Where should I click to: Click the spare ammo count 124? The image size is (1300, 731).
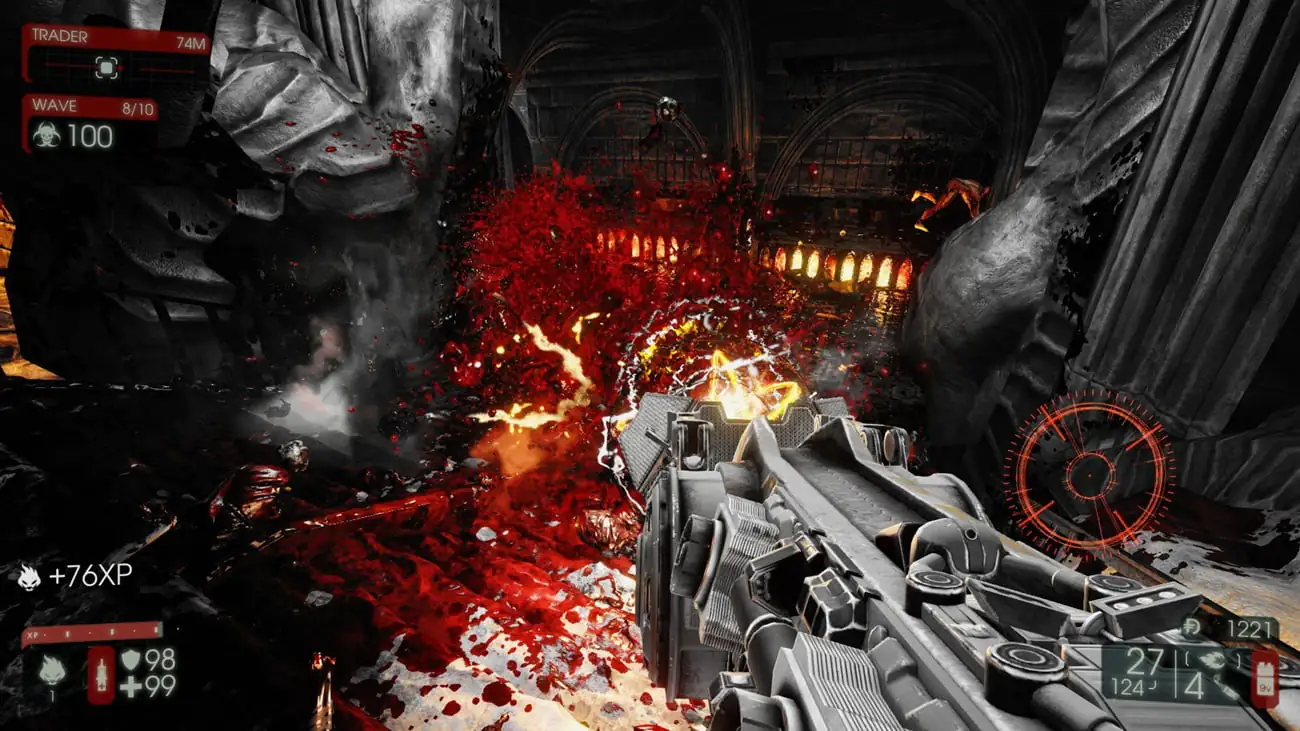[1128, 685]
